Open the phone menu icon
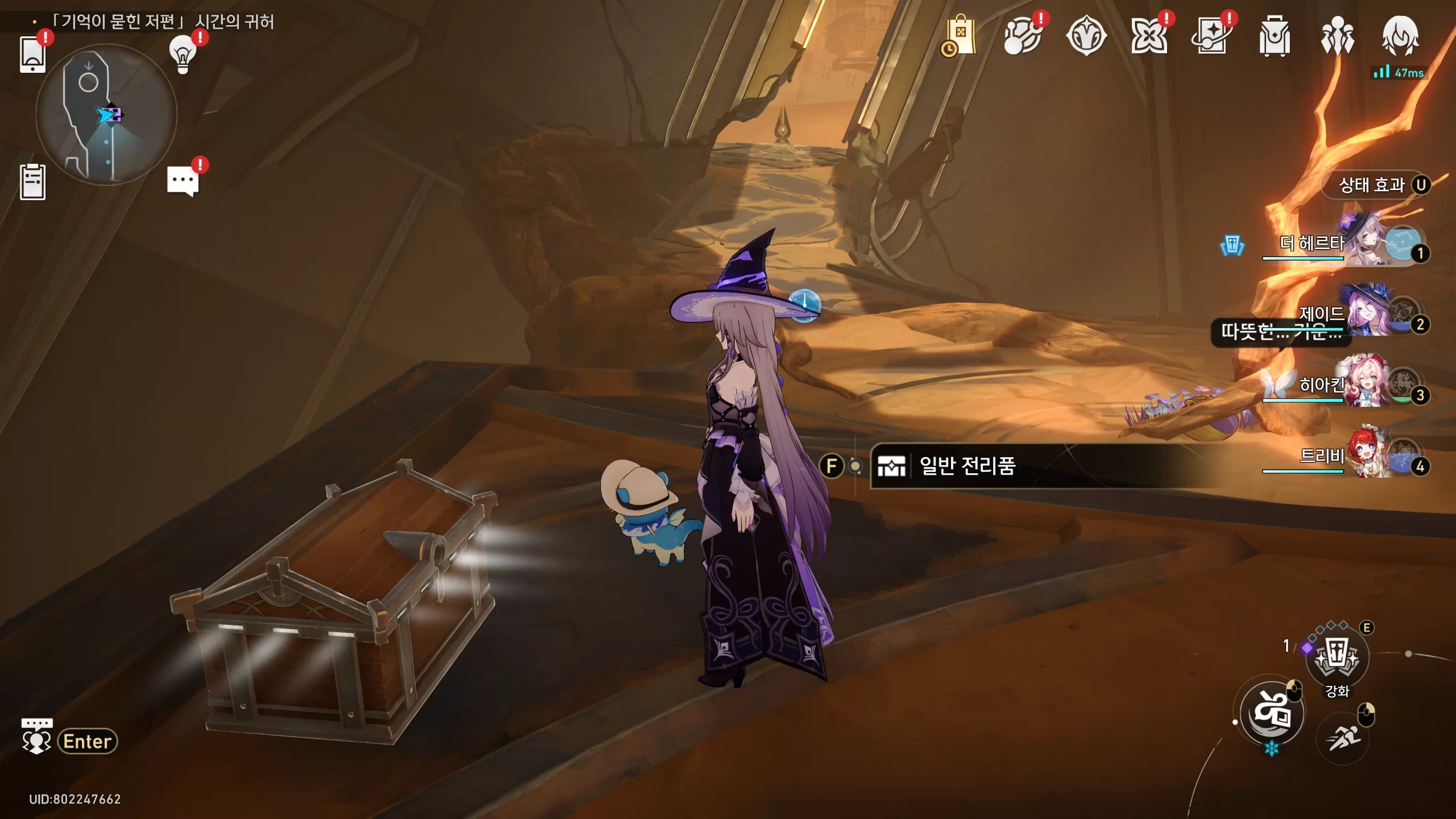The width and height of the screenshot is (1456, 819). 32,55
